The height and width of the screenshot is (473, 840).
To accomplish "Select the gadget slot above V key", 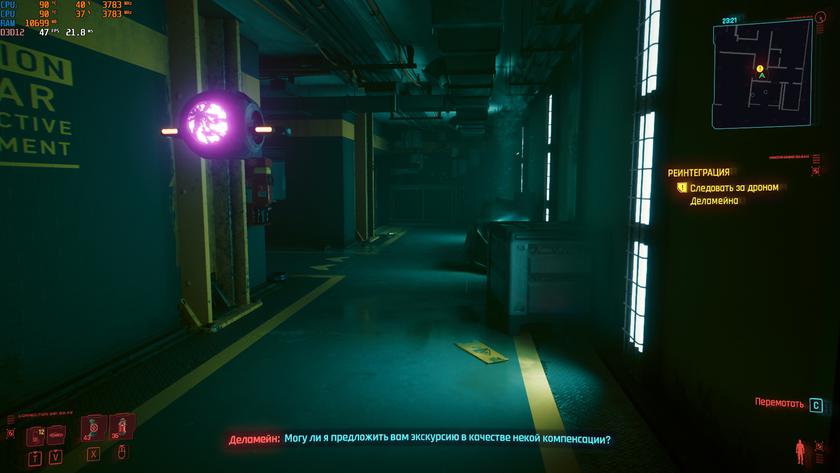I will pos(58,434).
